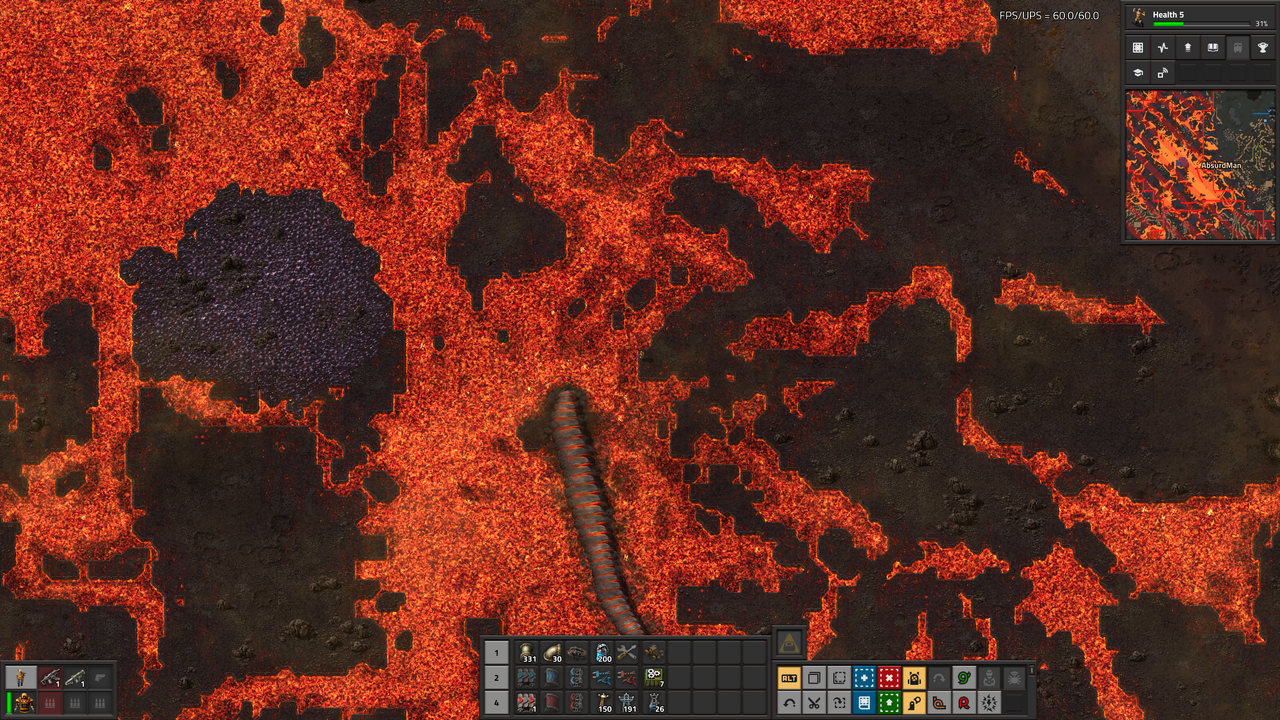Screen dimensions: 1280x720
Task: Activate the scissors cut tool
Action: [815, 703]
